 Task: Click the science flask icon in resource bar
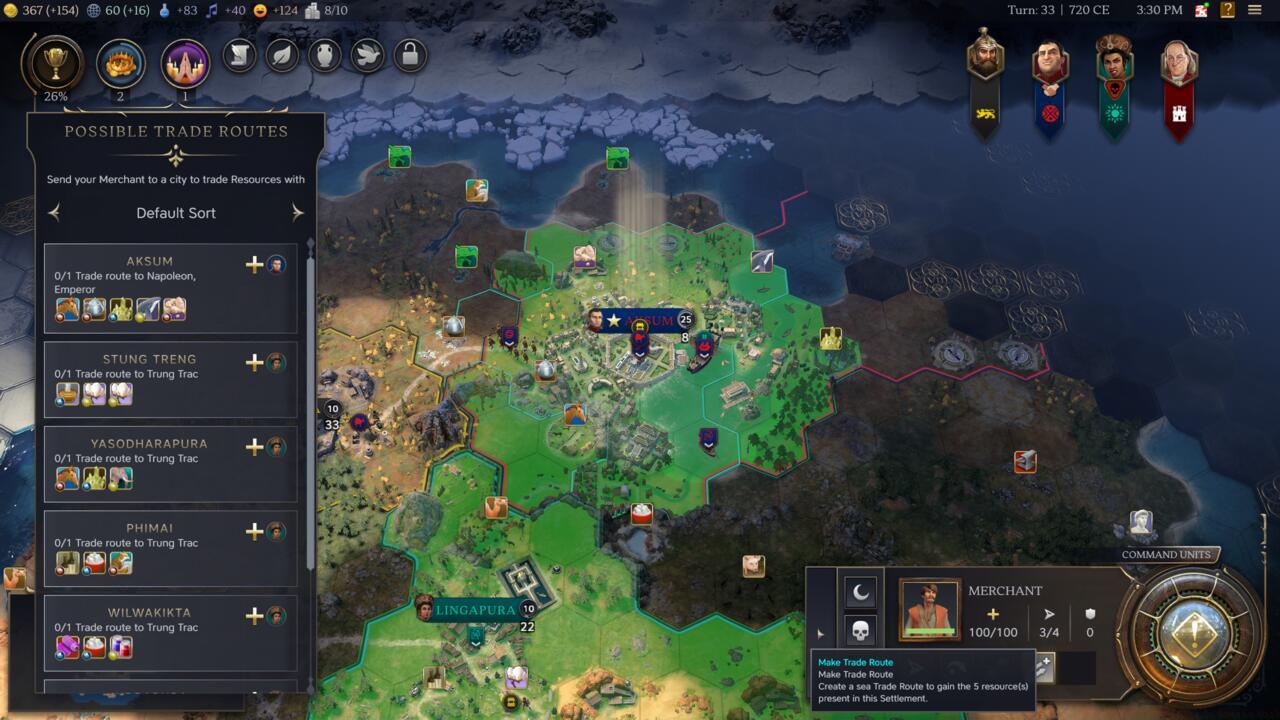click(164, 11)
